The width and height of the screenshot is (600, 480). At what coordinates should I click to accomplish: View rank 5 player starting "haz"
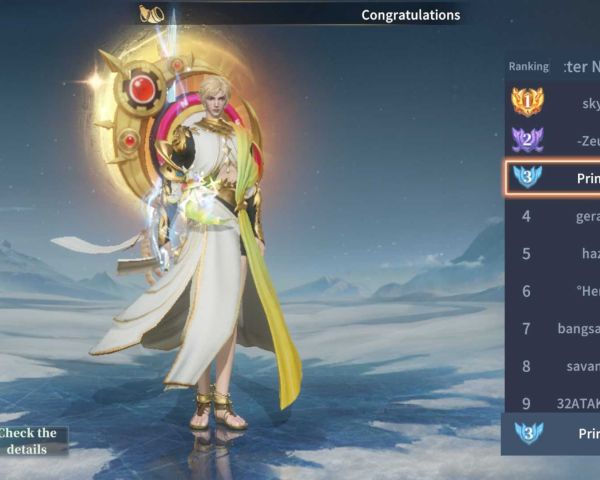[553, 254]
